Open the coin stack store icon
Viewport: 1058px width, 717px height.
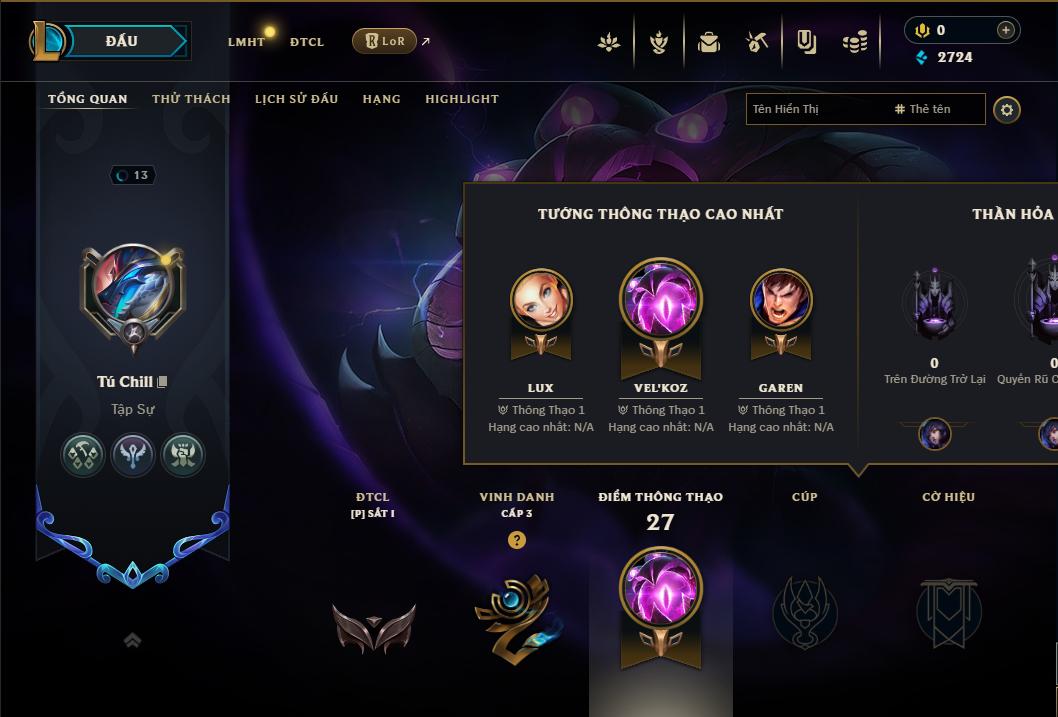pyautogui.click(x=855, y=42)
